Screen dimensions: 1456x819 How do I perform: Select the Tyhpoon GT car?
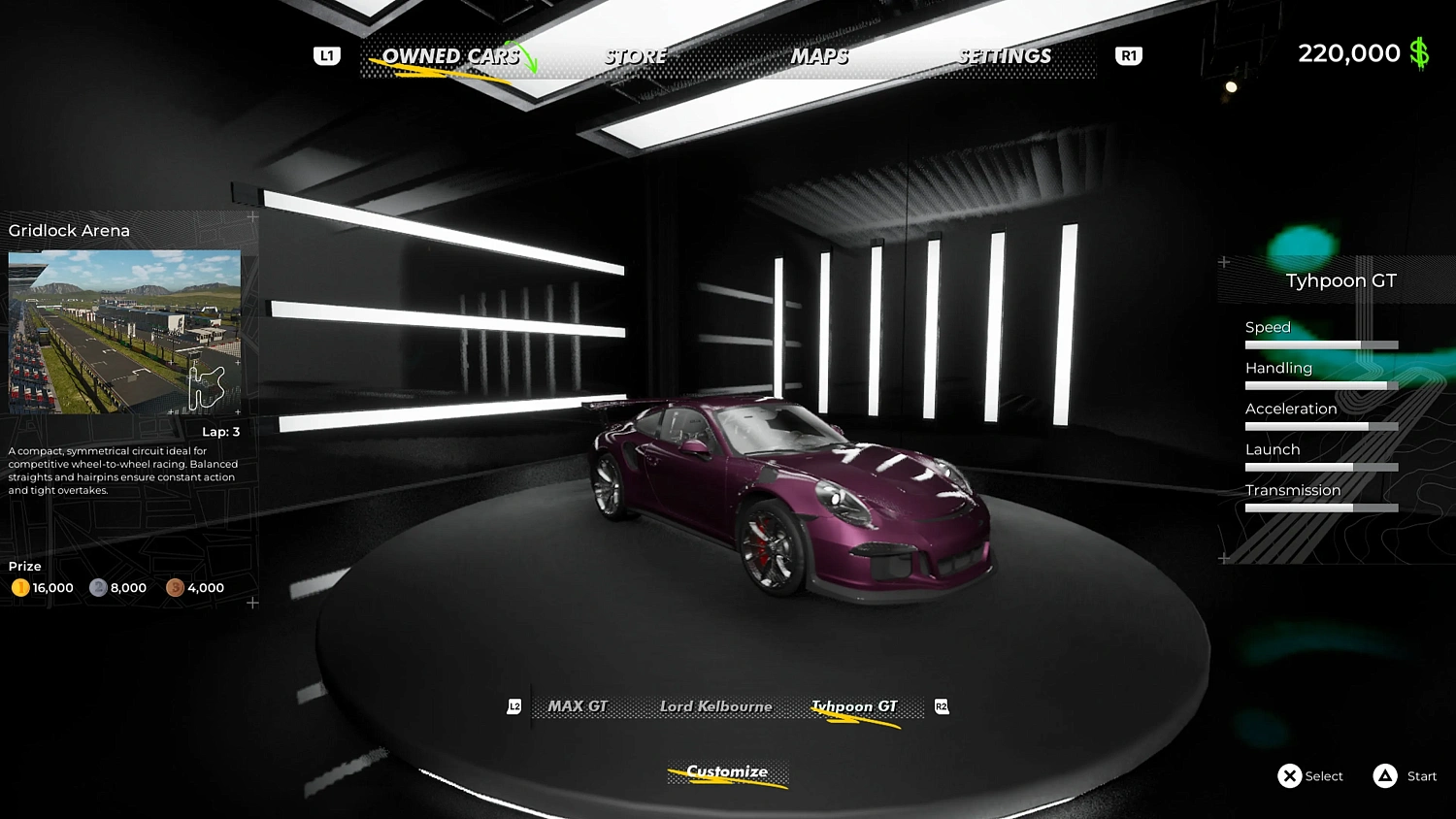pyautogui.click(x=854, y=705)
